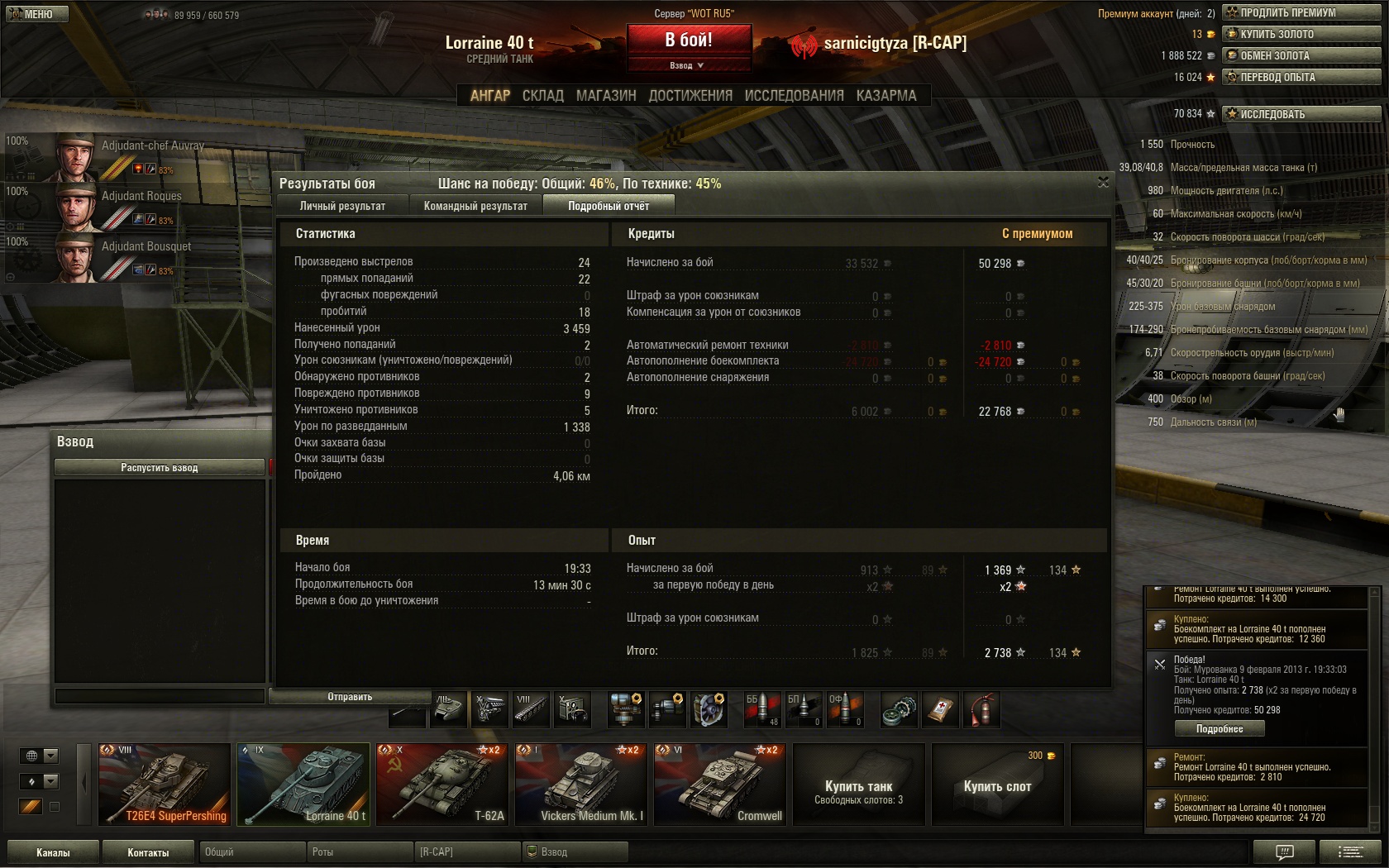
Task: Choose the T-62A tank in the carousel
Action: pos(442,785)
